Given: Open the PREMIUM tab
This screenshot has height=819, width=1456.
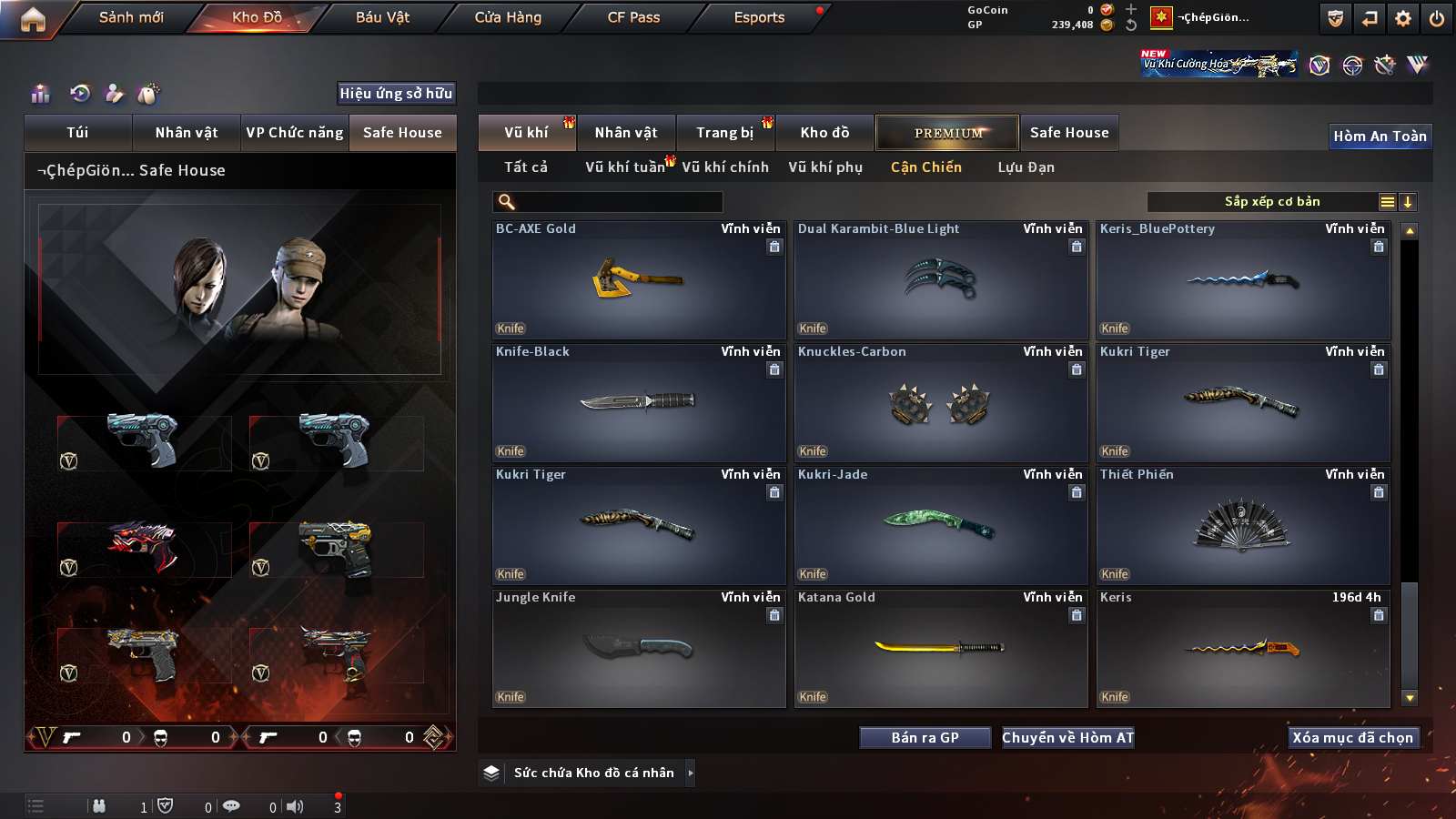Looking at the screenshot, I should click(x=947, y=133).
